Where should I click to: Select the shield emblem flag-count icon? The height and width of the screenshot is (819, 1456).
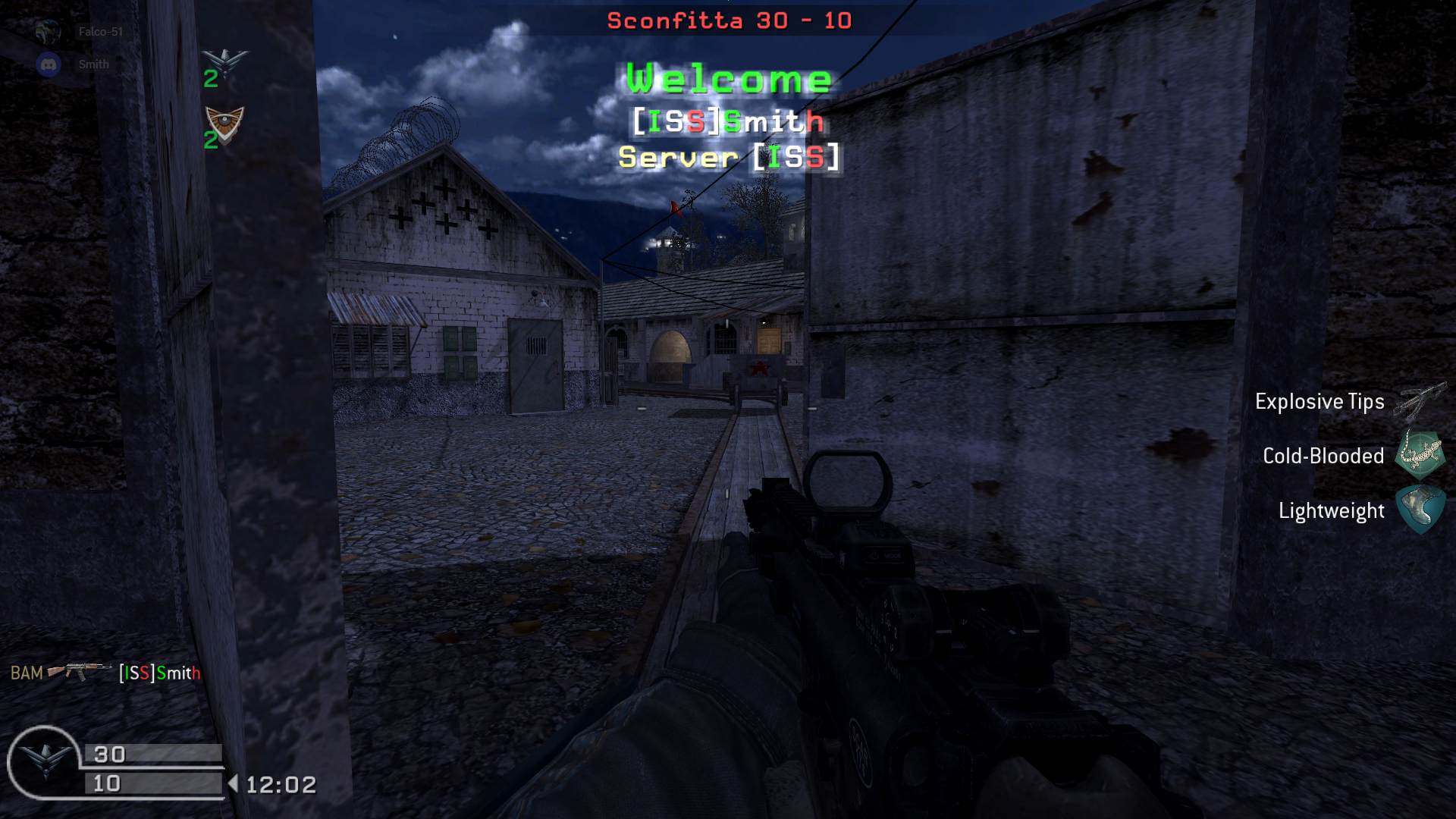pos(225,123)
